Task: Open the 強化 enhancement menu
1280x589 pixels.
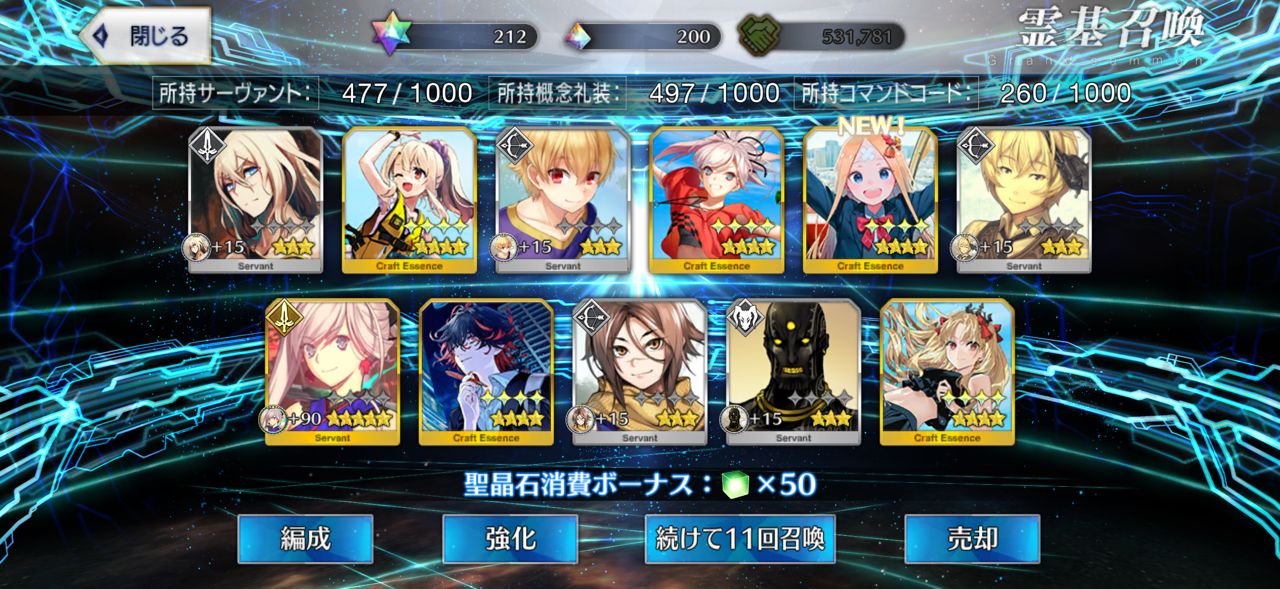Action: (510, 539)
